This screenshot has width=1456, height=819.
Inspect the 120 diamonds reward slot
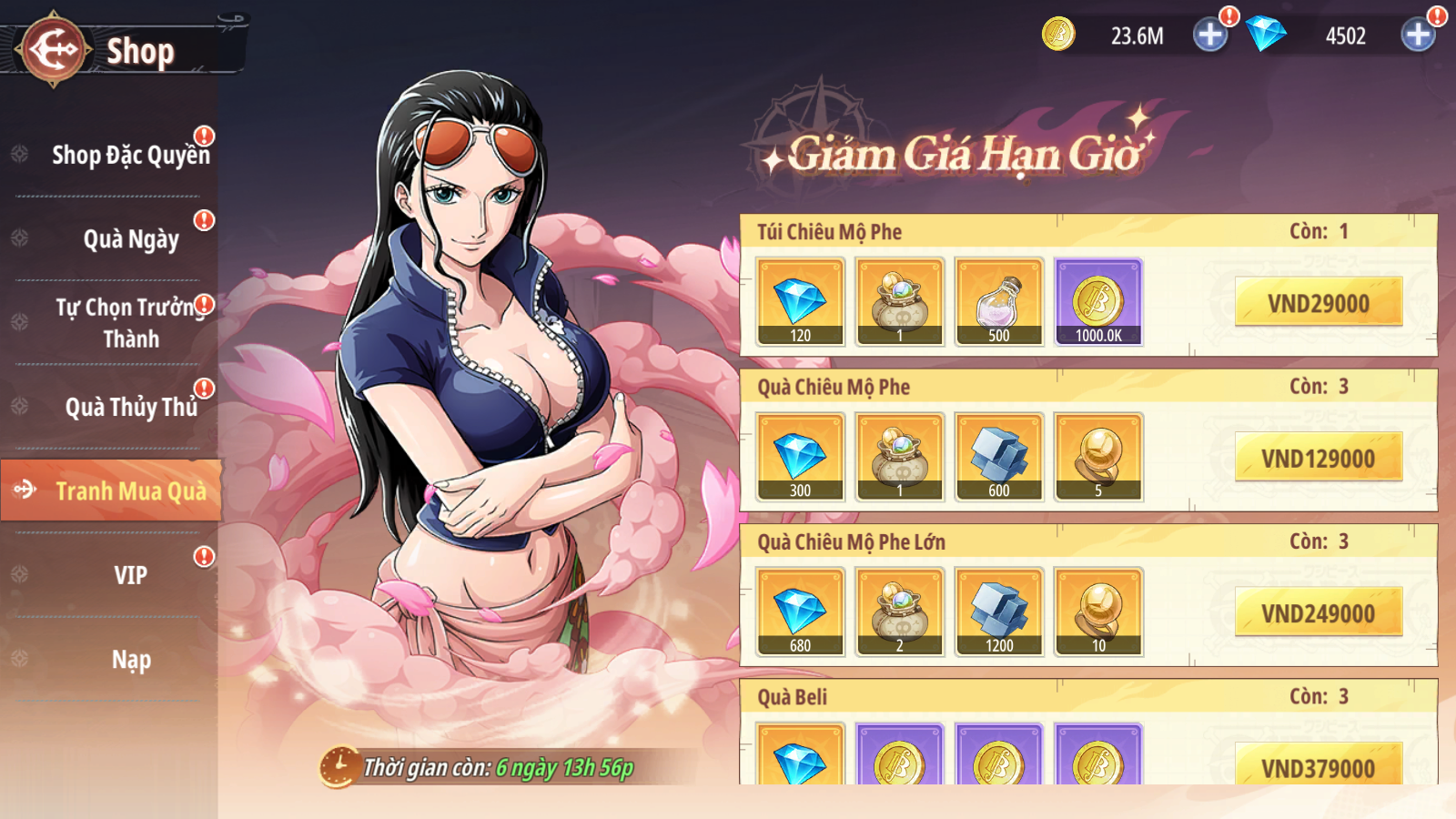801,302
